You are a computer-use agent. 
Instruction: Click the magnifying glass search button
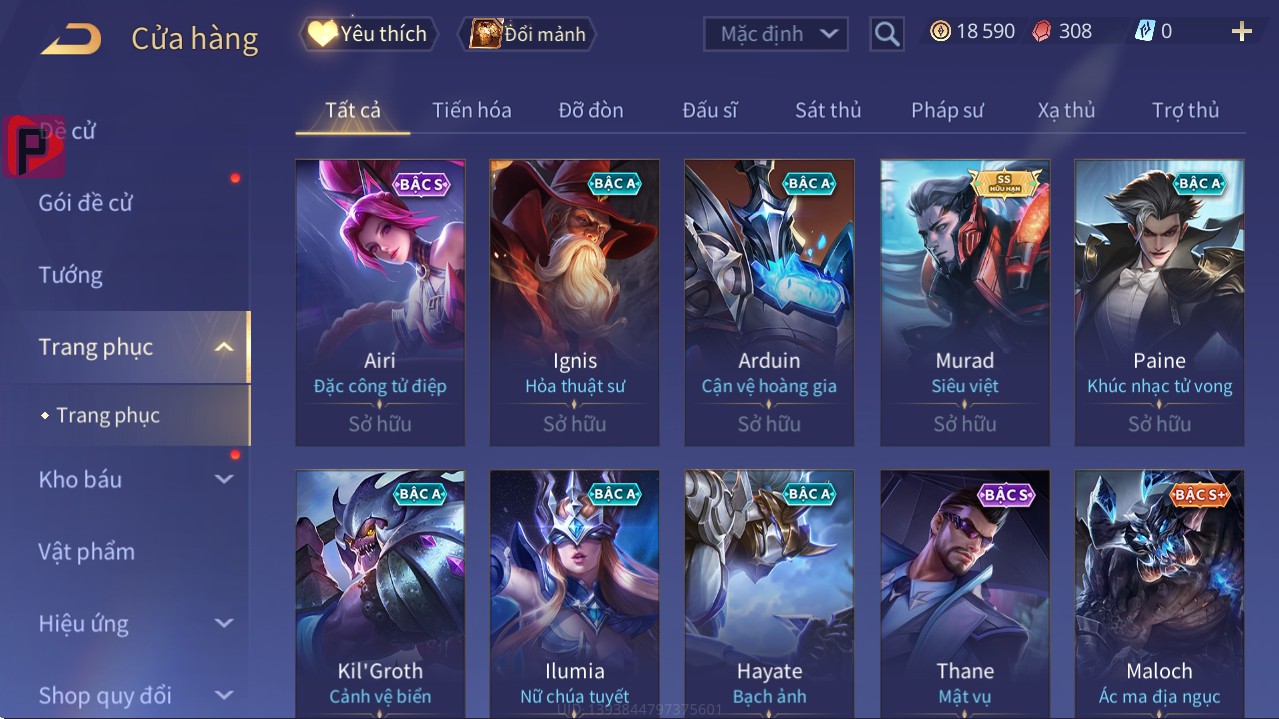pyautogui.click(x=886, y=34)
